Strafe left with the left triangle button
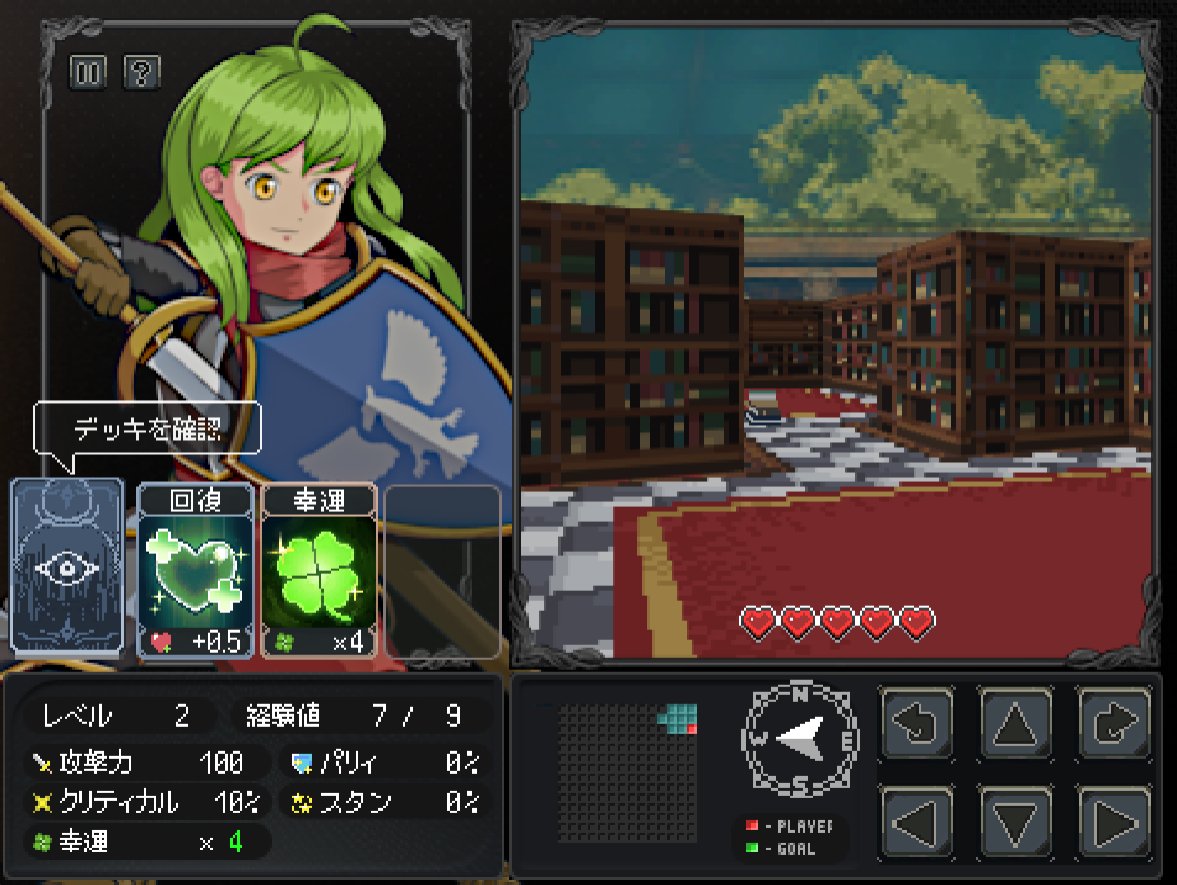The width and height of the screenshot is (1177, 885). point(917,822)
